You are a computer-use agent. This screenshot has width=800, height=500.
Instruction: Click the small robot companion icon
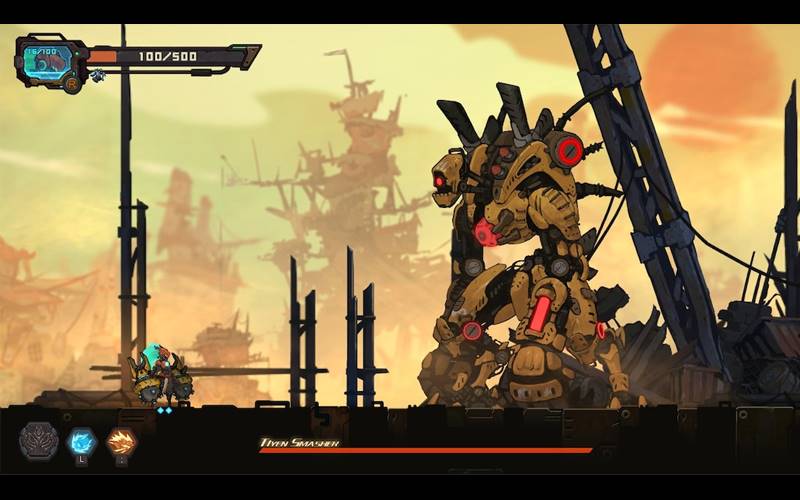point(98,76)
